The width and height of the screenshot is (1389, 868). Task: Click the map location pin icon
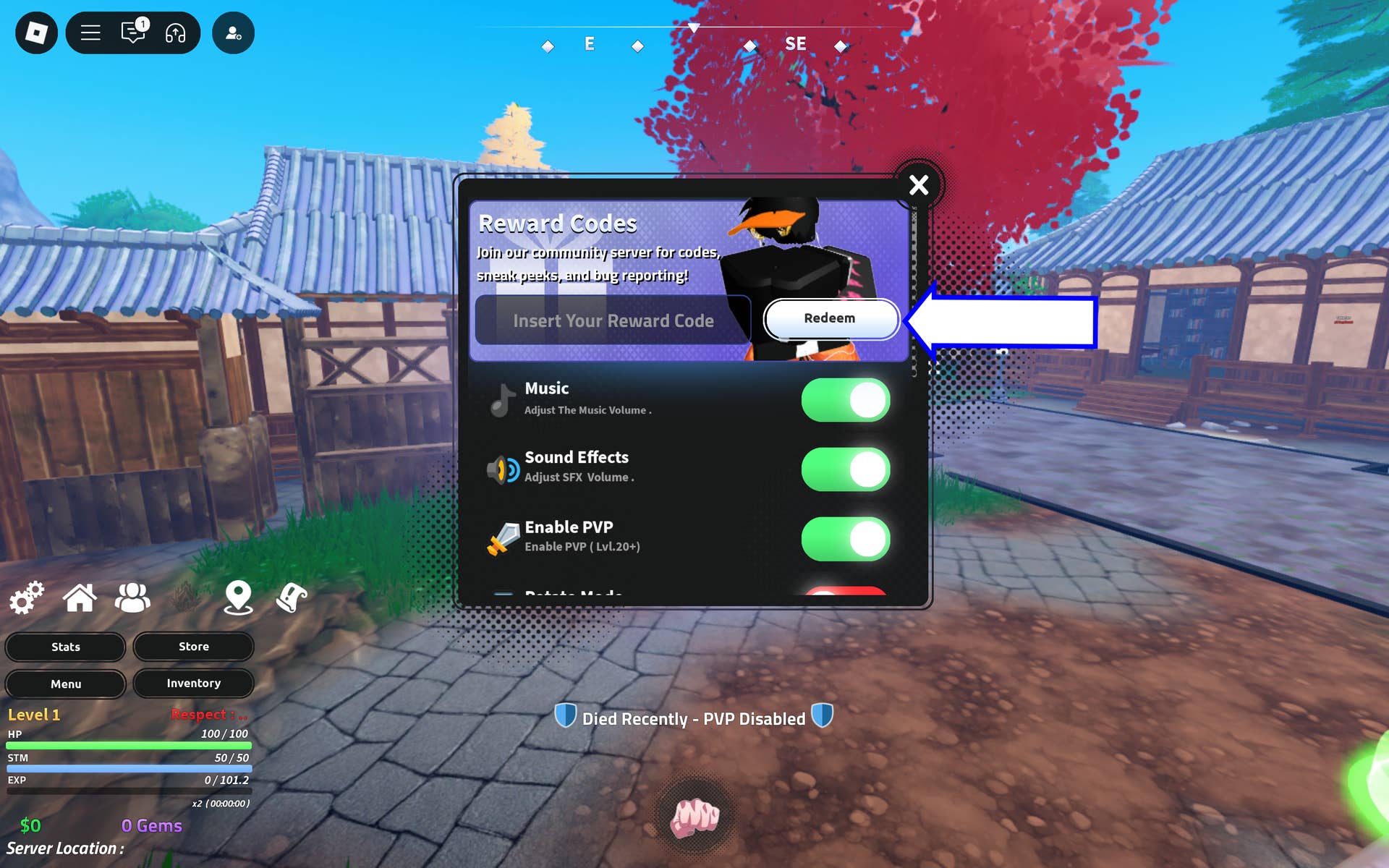coord(238,597)
